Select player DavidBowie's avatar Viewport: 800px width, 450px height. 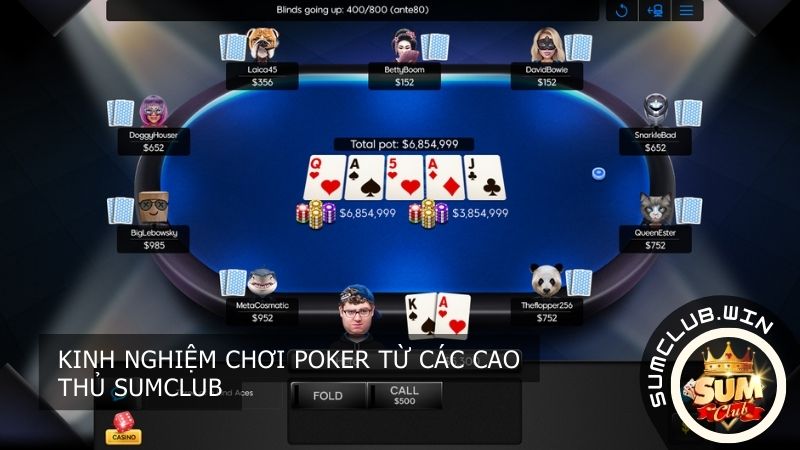(546, 46)
